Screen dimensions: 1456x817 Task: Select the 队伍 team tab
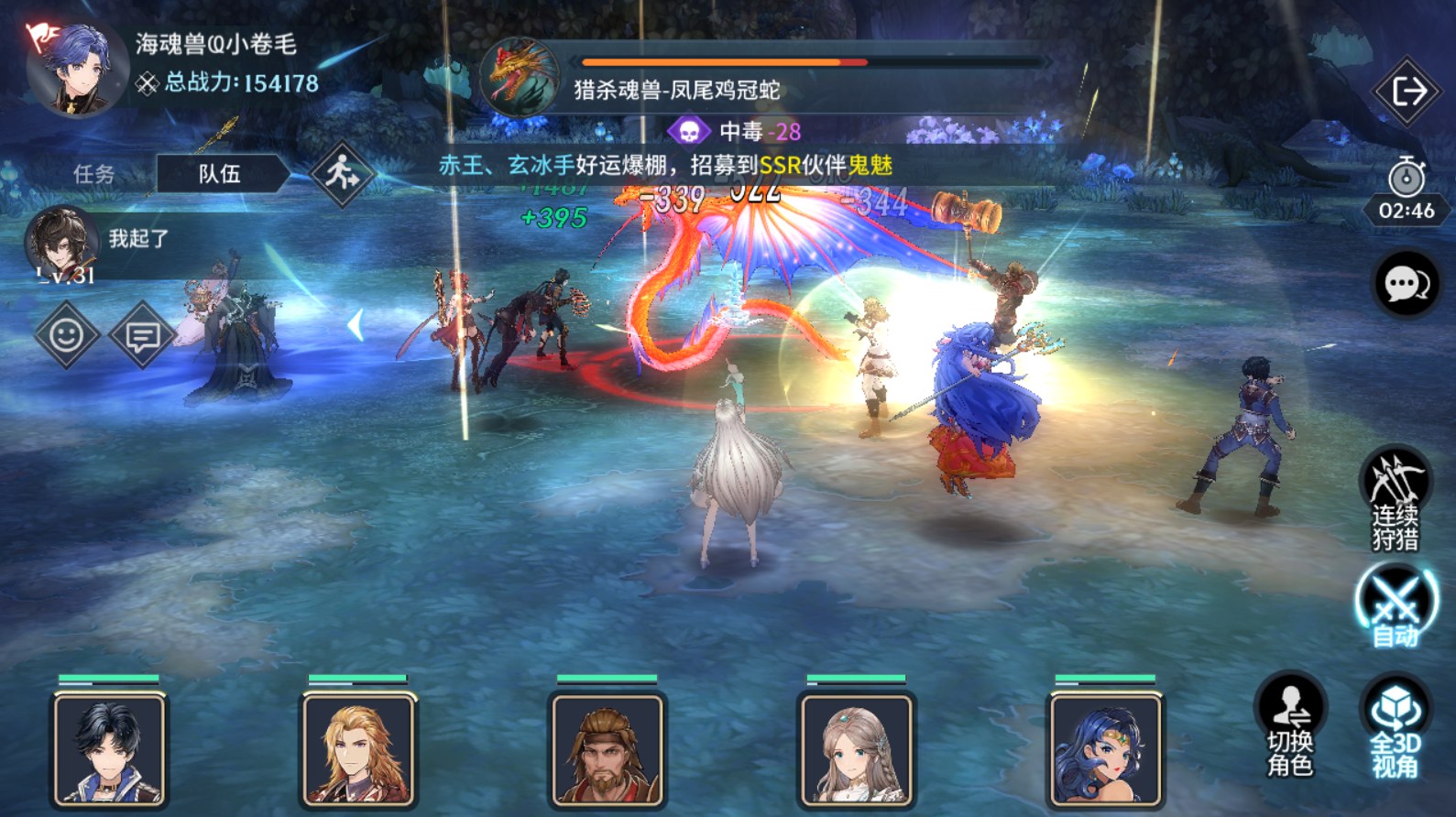point(220,174)
